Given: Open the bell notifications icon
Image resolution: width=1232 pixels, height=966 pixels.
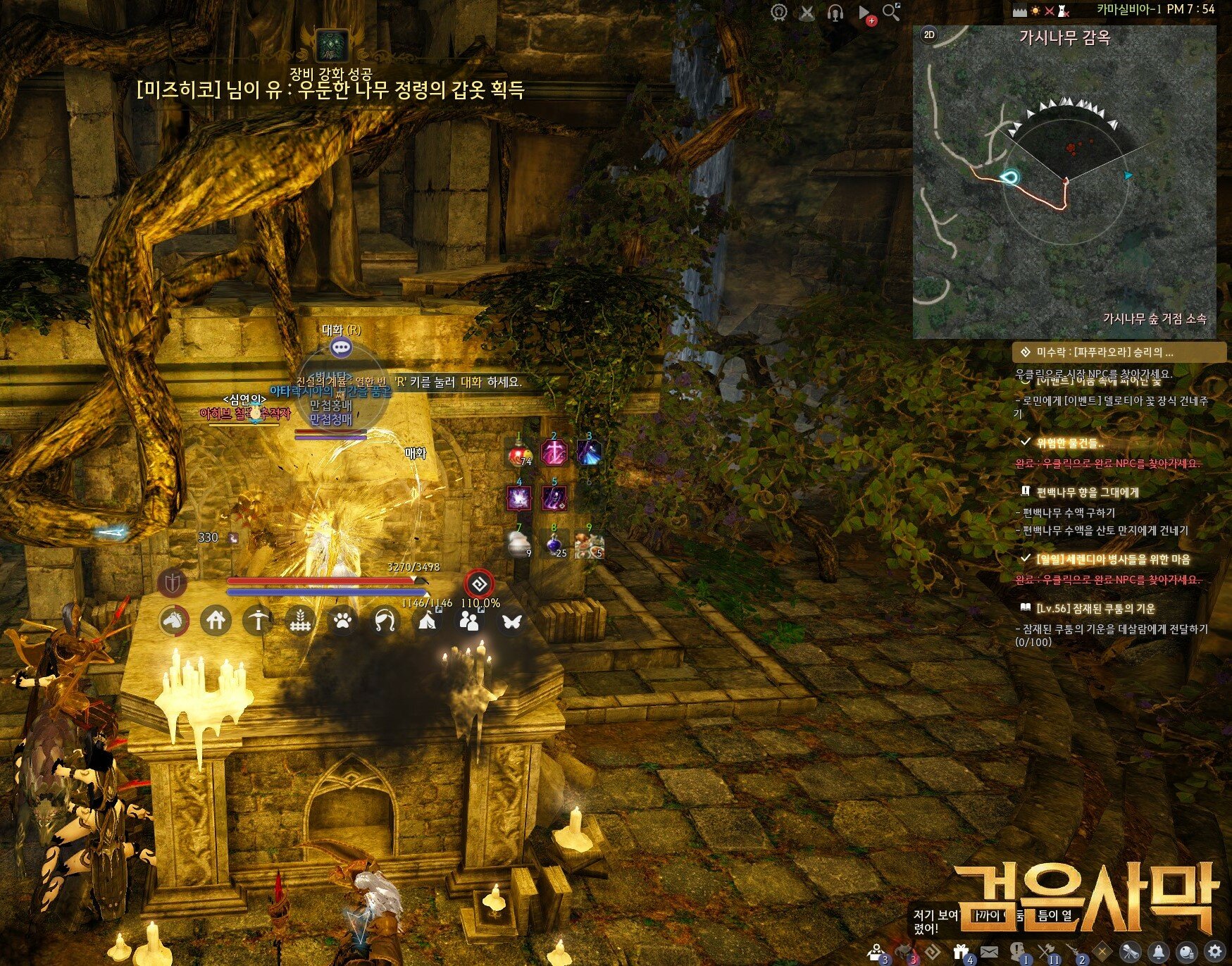Looking at the screenshot, I should point(1159,951).
